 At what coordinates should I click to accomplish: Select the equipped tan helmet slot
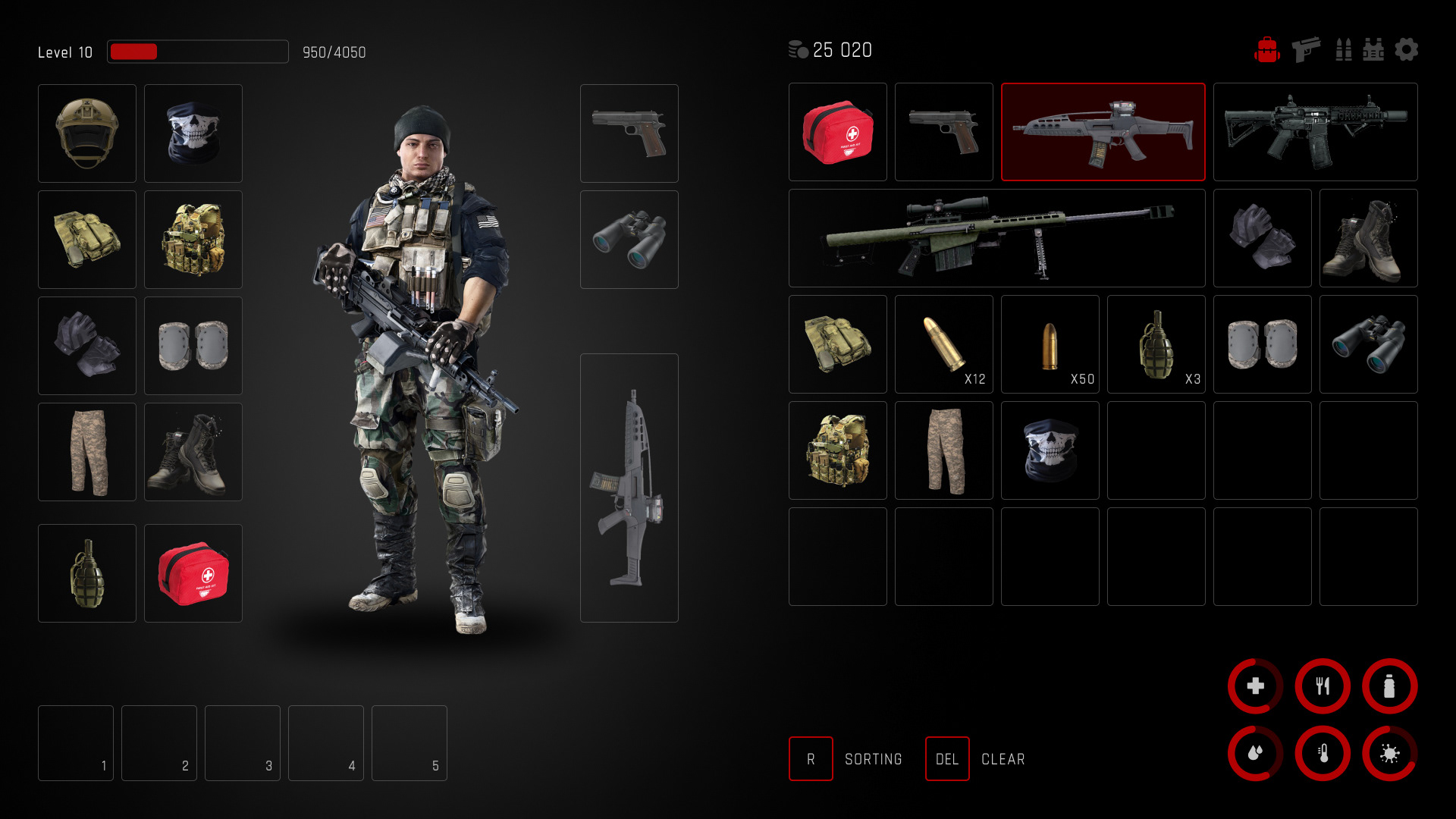[x=87, y=133]
